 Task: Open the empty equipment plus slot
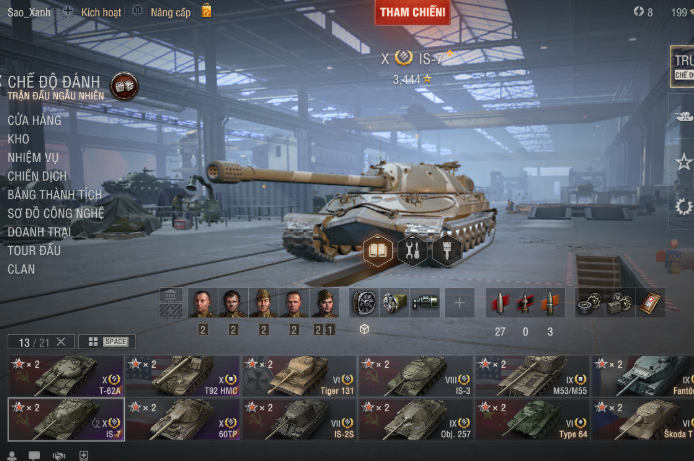coord(460,302)
